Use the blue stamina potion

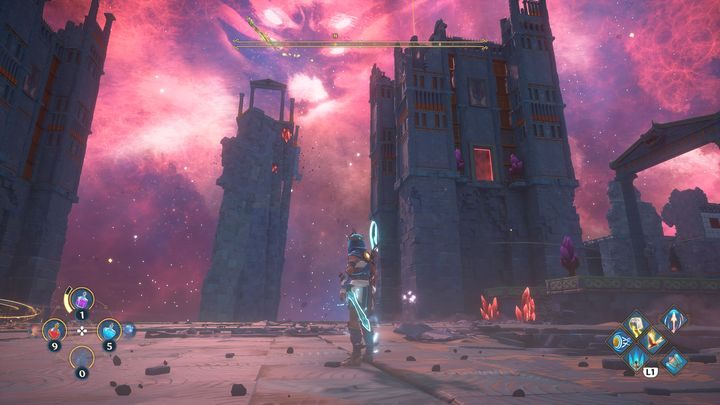pyautogui.click(x=109, y=328)
